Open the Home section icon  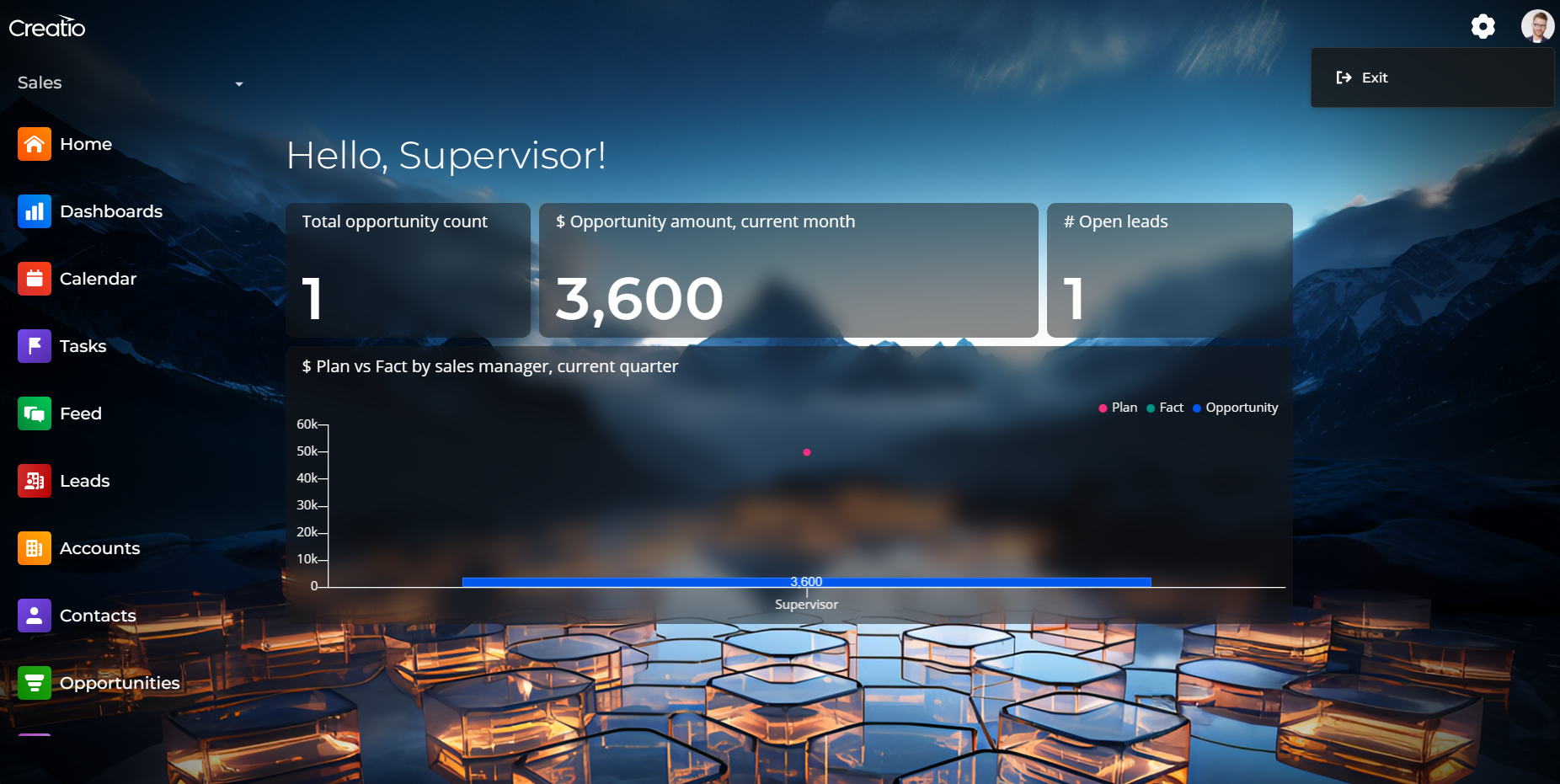coord(35,144)
